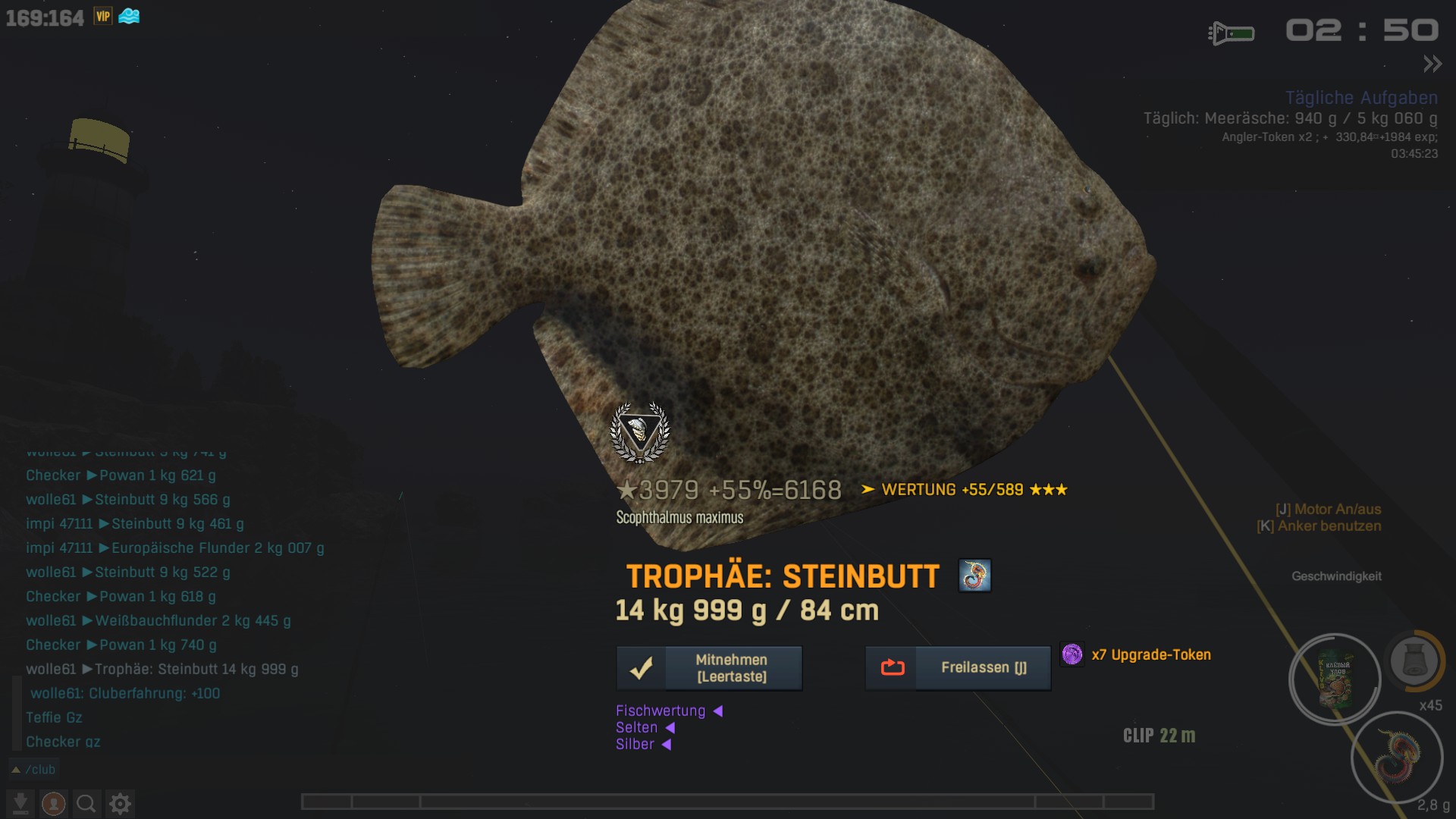This screenshot has width=1456, height=819.
Task: Open the Tägliche Aufgaben daily tasks
Action: 1361,98
